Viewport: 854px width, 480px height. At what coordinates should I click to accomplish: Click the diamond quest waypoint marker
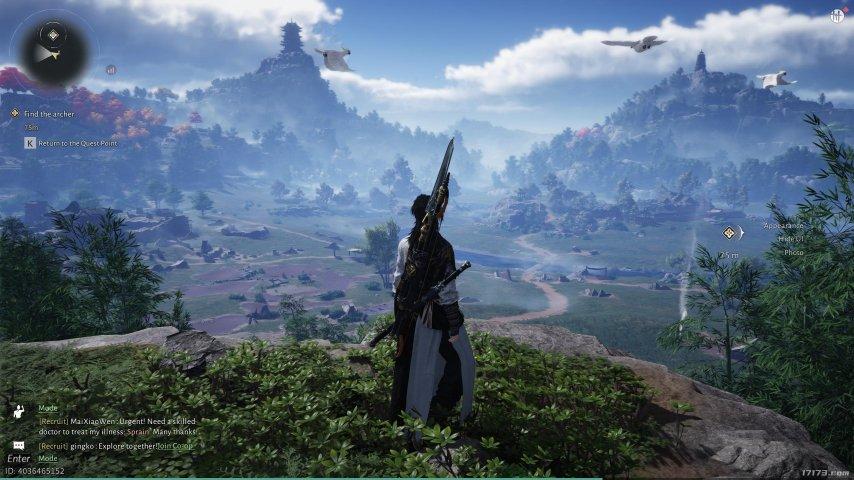[730, 233]
